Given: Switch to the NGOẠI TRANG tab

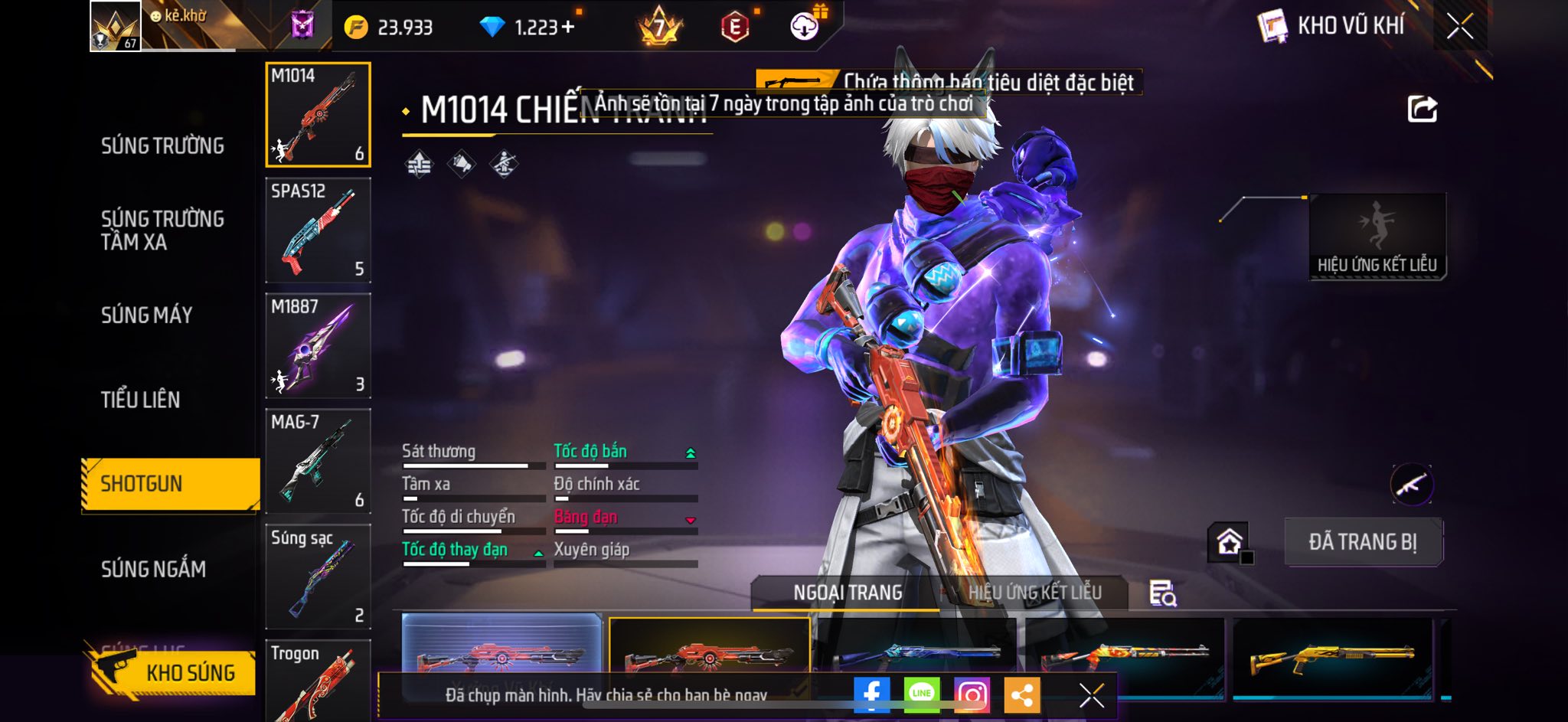Looking at the screenshot, I should [848, 593].
